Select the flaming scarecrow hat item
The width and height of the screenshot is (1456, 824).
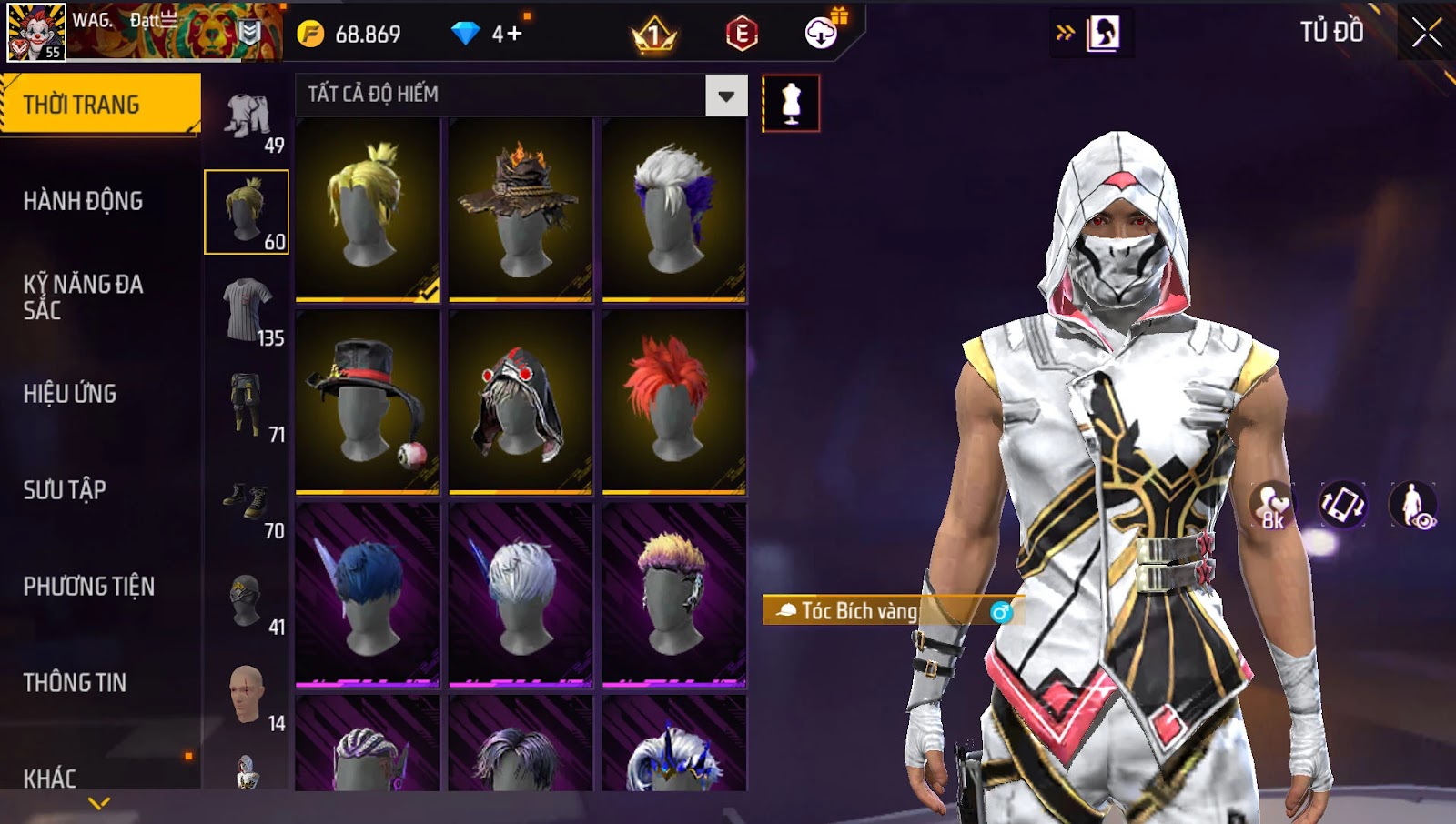click(x=521, y=209)
